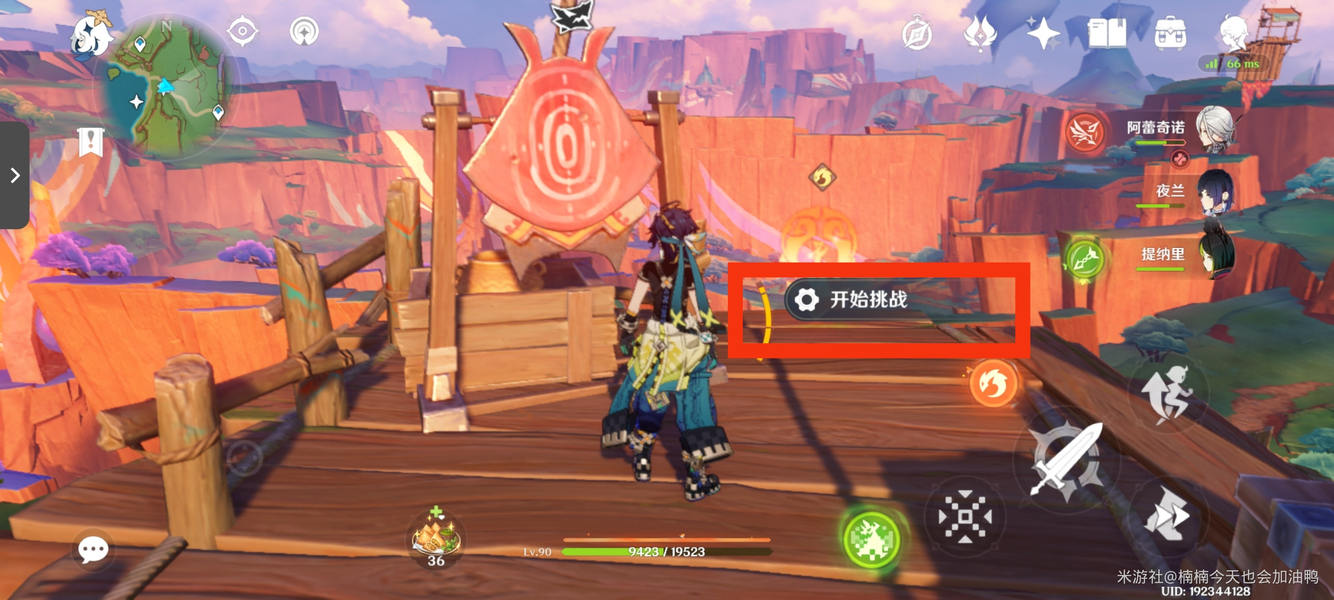Open the compass events icon
Image resolution: width=1334 pixels, height=600 pixels.
pyautogui.click(x=917, y=33)
